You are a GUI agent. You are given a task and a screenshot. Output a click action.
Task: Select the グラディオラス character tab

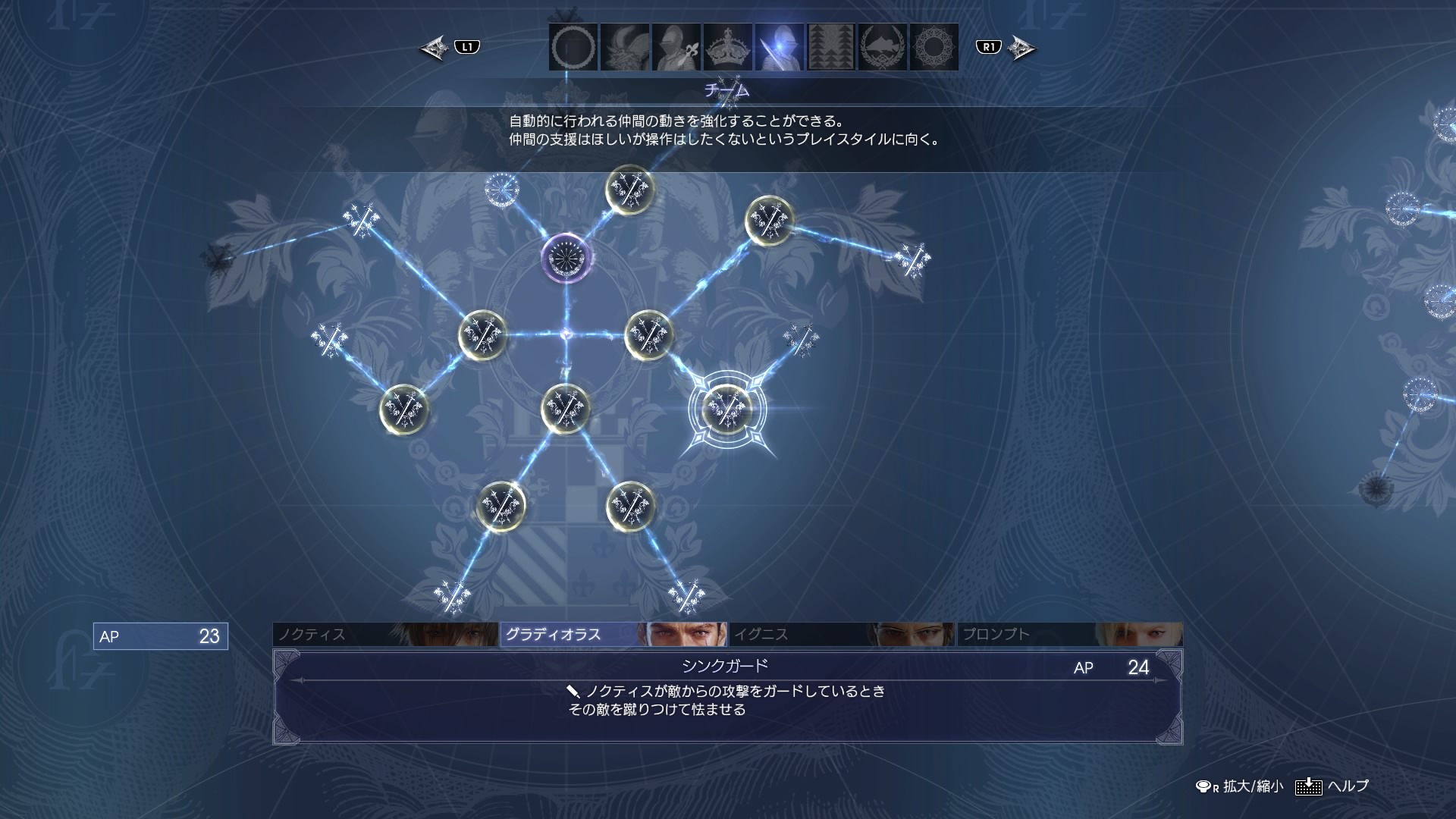click(x=613, y=635)
